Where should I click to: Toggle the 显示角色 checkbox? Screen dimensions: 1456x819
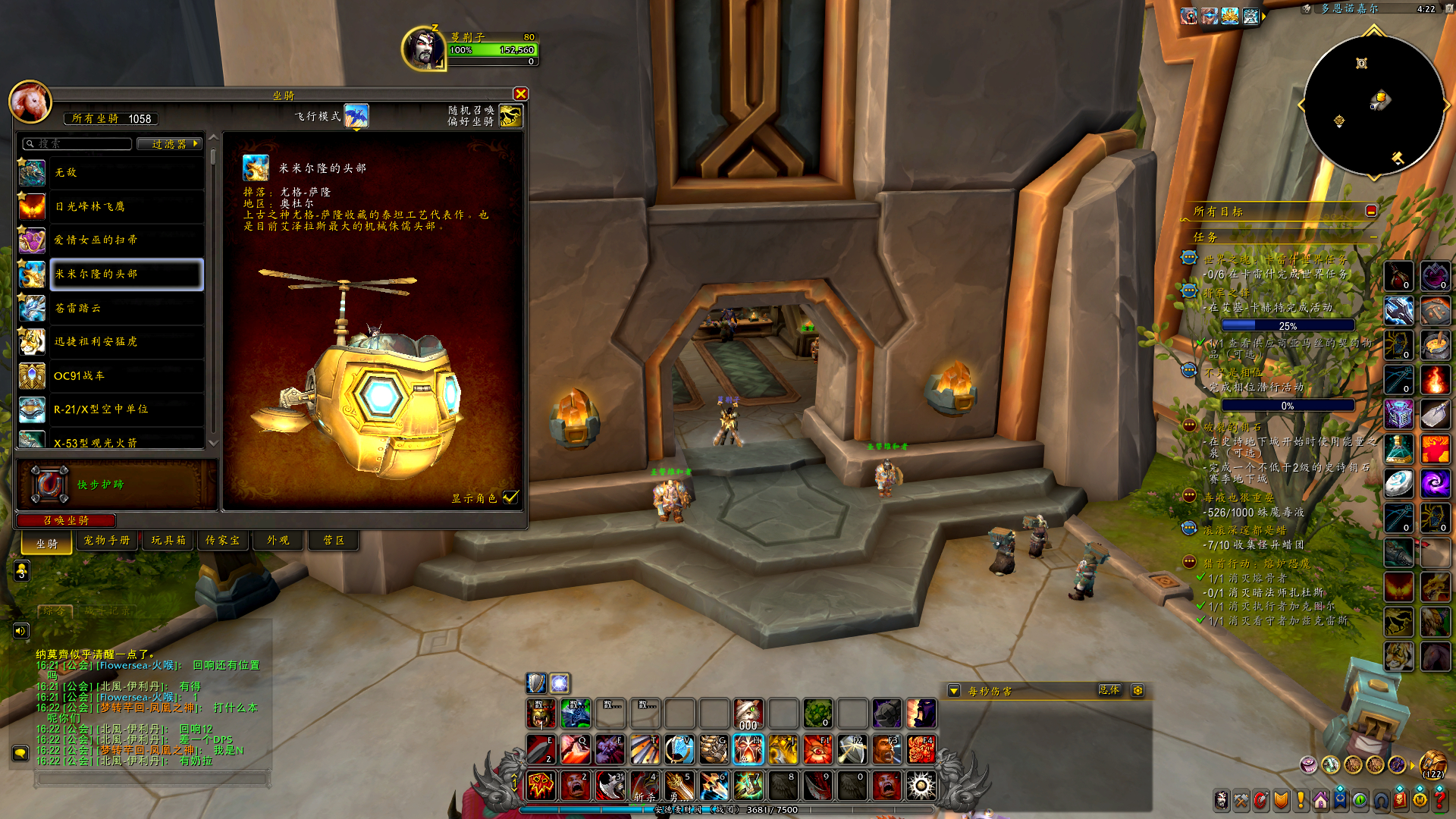tap(511, 497)
